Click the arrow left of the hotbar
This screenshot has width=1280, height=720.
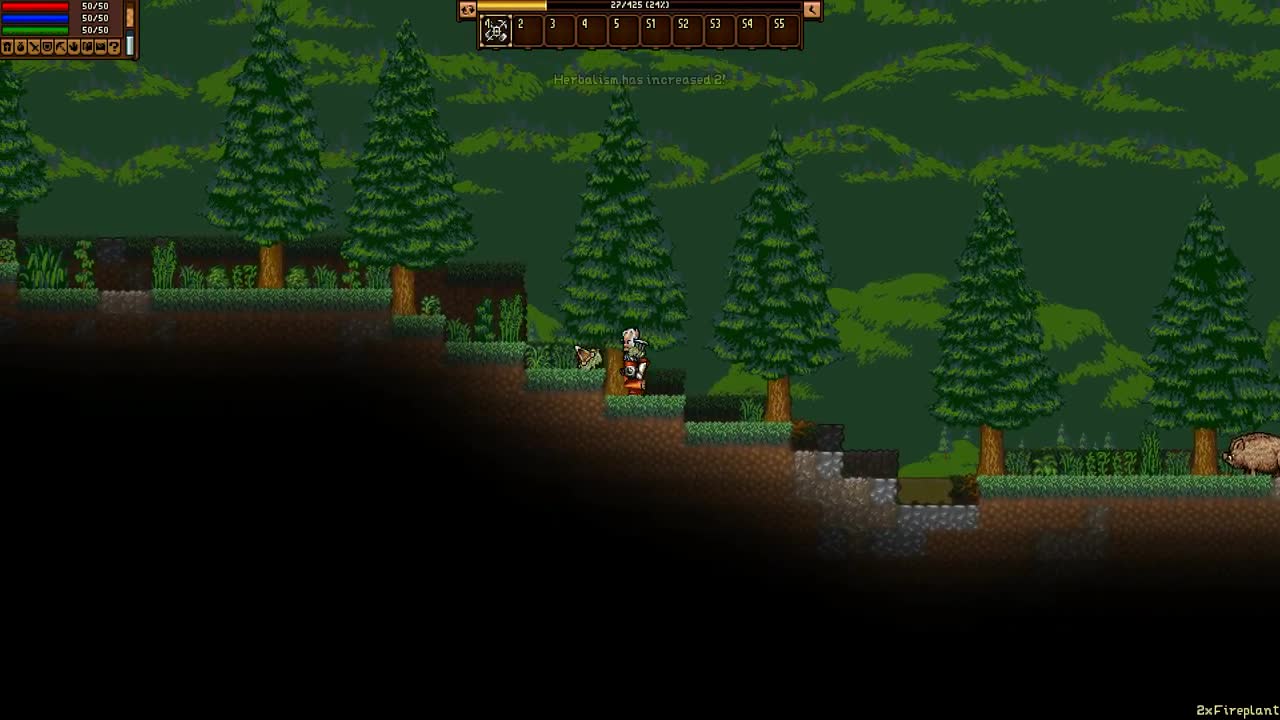click(x=466, y=10)
